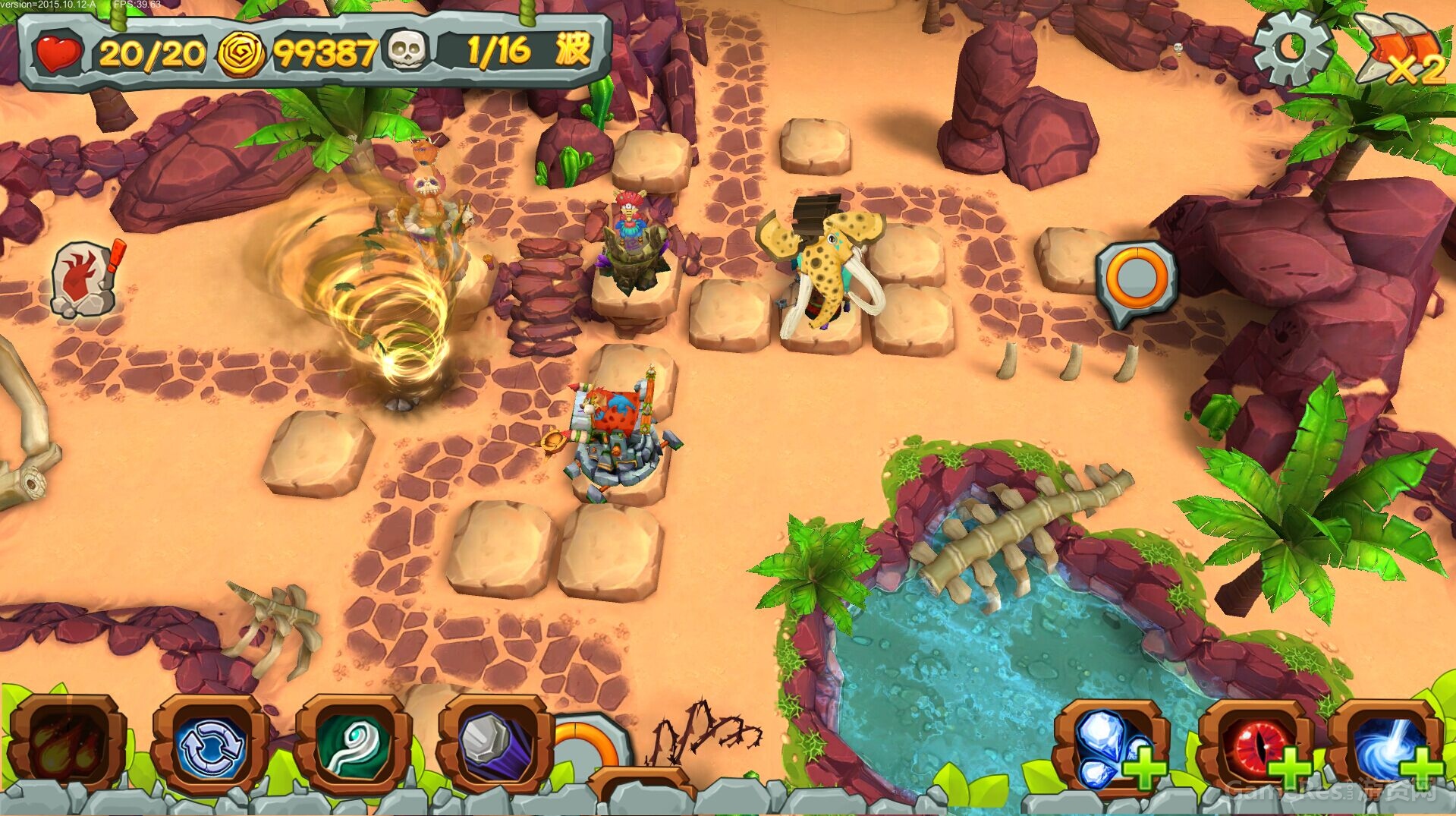1456x816 pixels.
Task: Click the orange ring marker bubble
Action: (x=1136, y=280)
